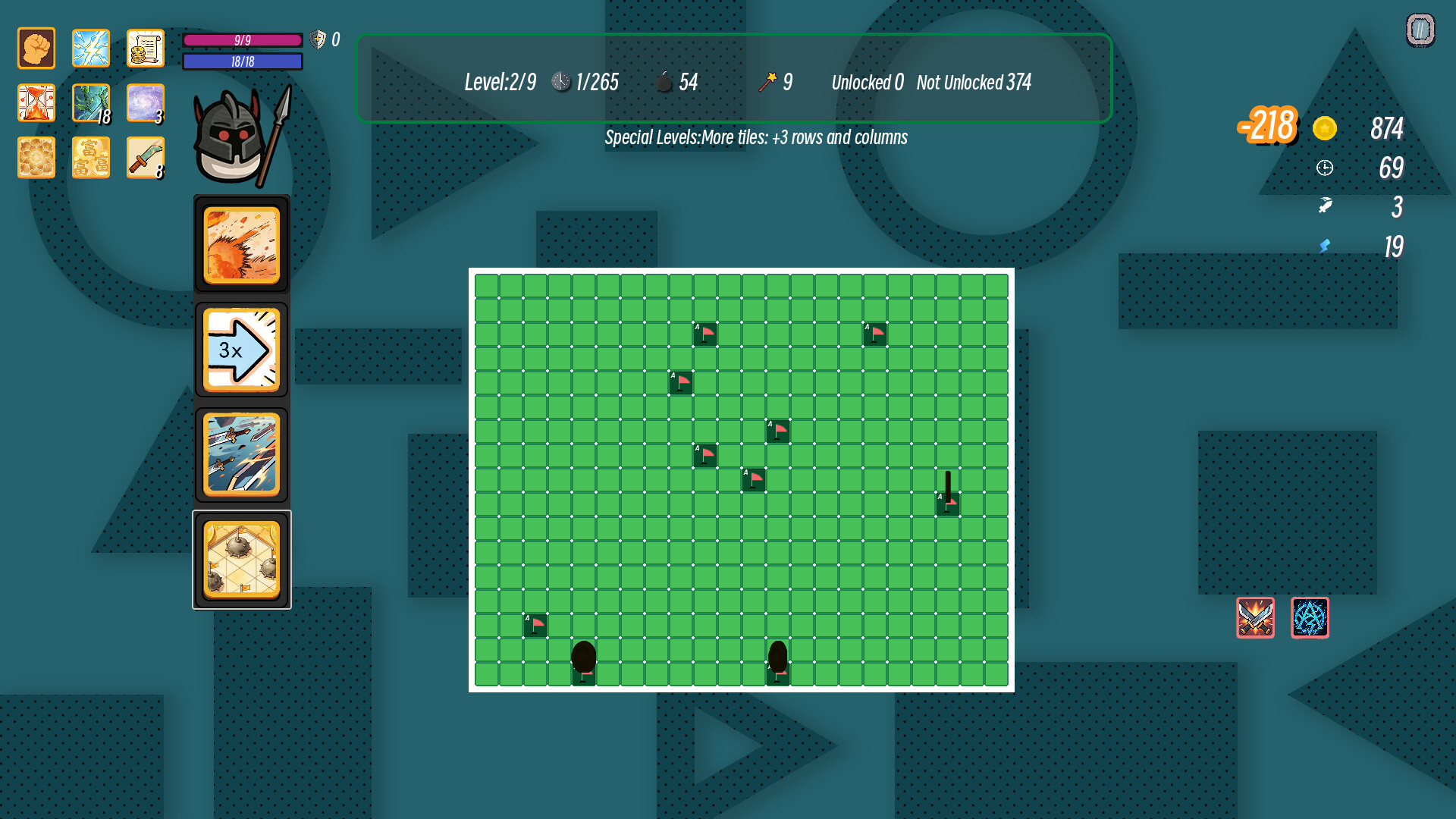Select the vine sword skill showing 18 charges
Image resolution: width=1456 pixels, height=819 pixels.
(90, 102)
